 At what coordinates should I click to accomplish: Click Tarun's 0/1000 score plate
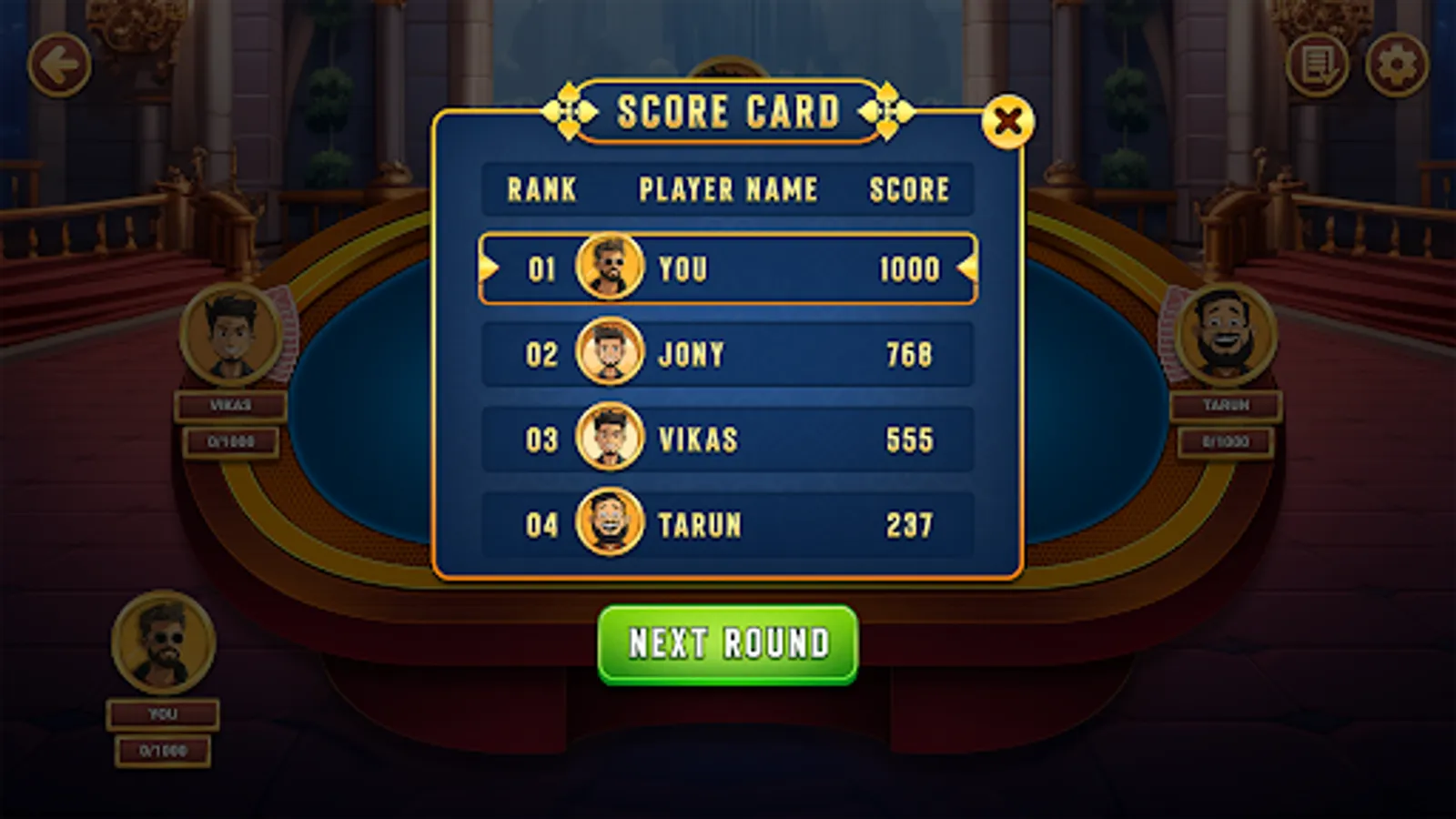pyautogui.click(x=1227, y=443)
